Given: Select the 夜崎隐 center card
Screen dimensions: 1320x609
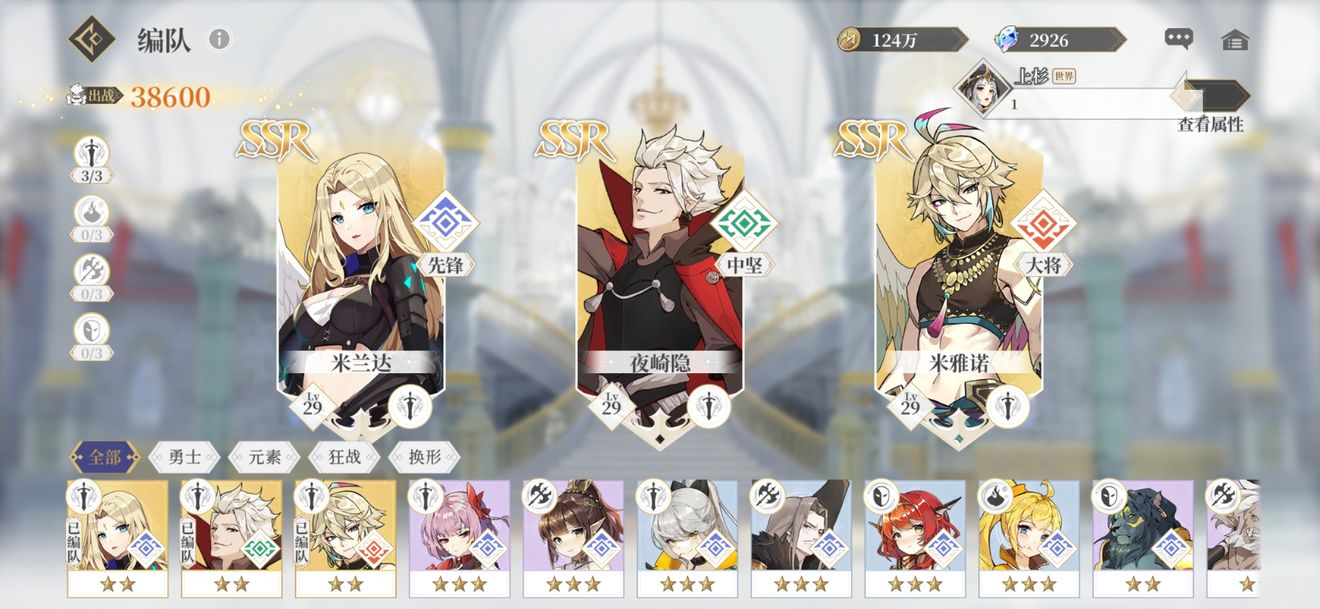Looking at the screenshot, I should (659, 270).
